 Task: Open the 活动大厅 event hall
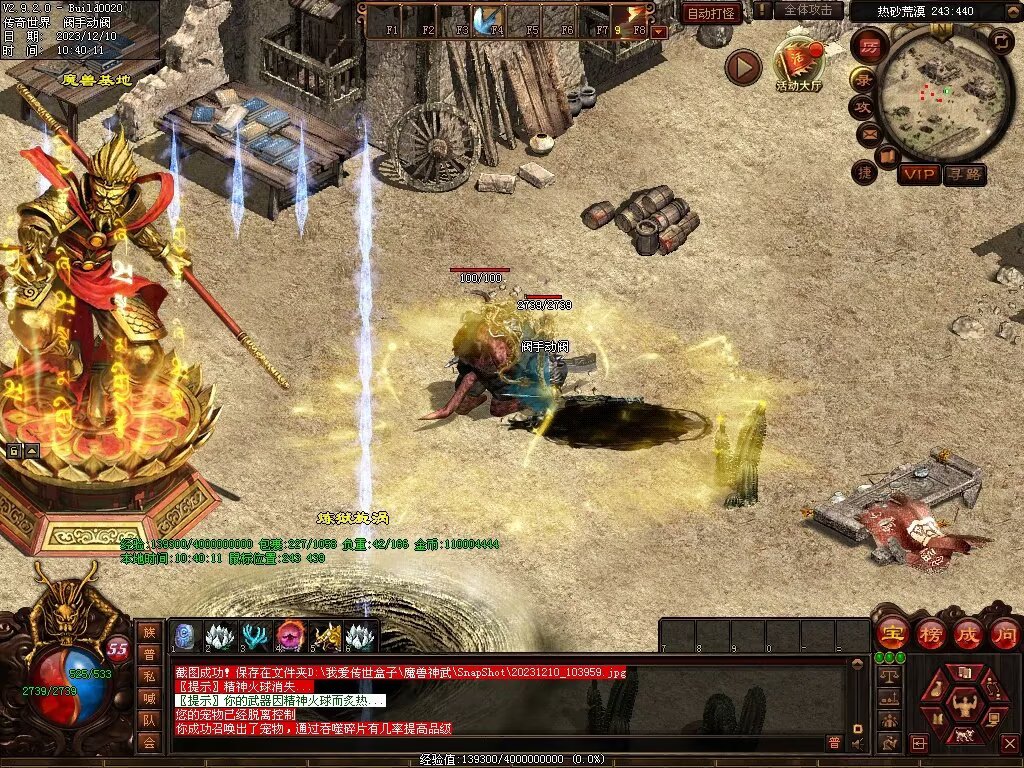coord(798,62)
